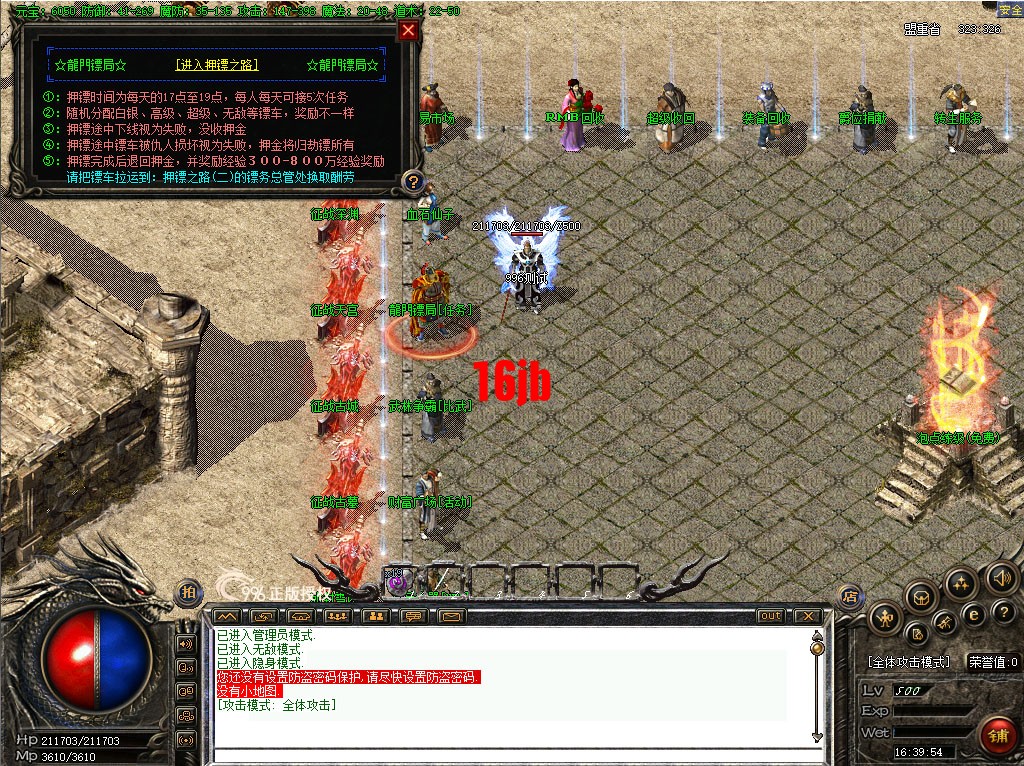Click the speech bubble button above chat
The image size is (1024, 766).
pos(413,616)
